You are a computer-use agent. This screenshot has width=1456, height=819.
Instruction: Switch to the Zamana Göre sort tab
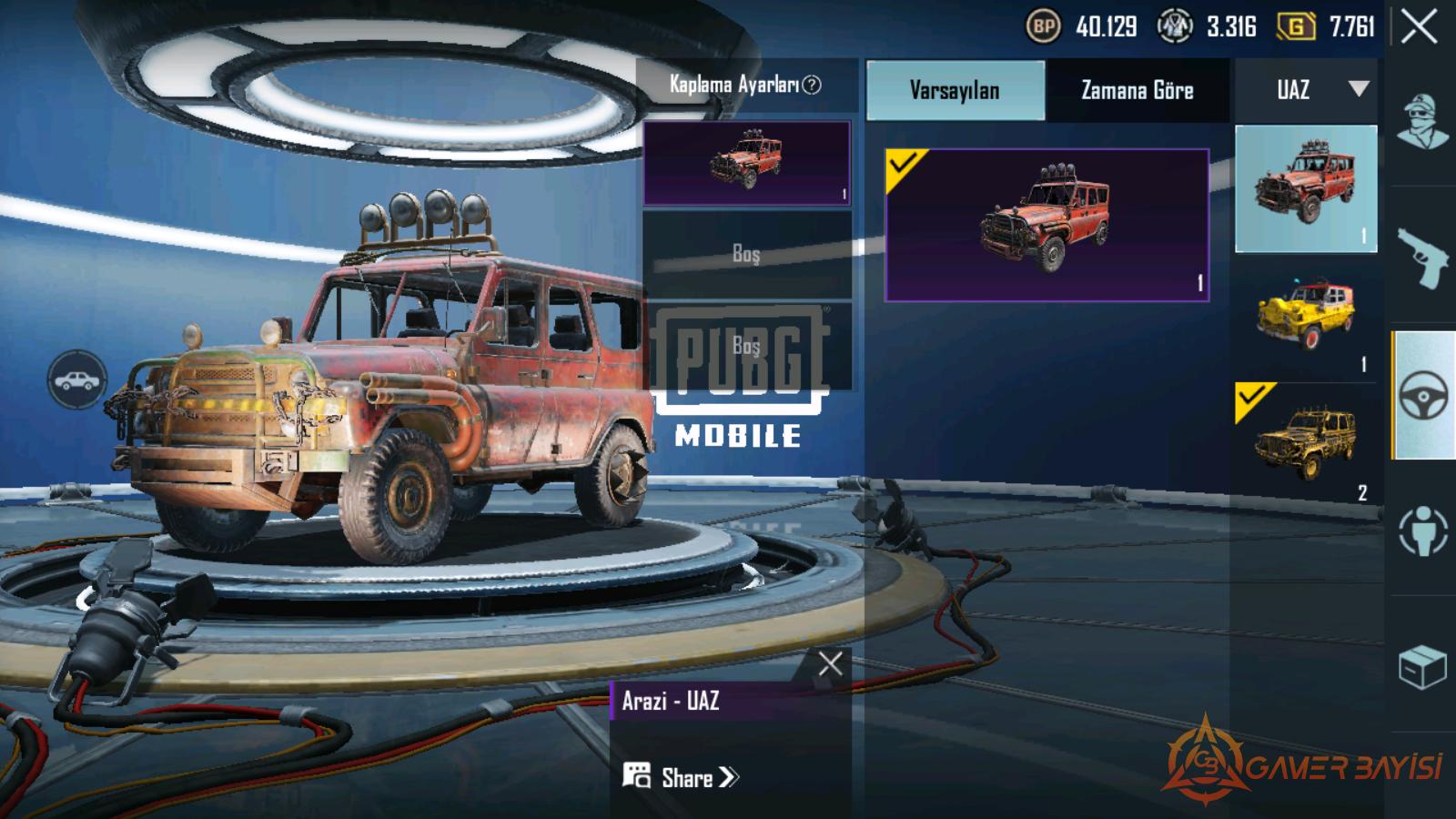click(x=1137, y=90)
